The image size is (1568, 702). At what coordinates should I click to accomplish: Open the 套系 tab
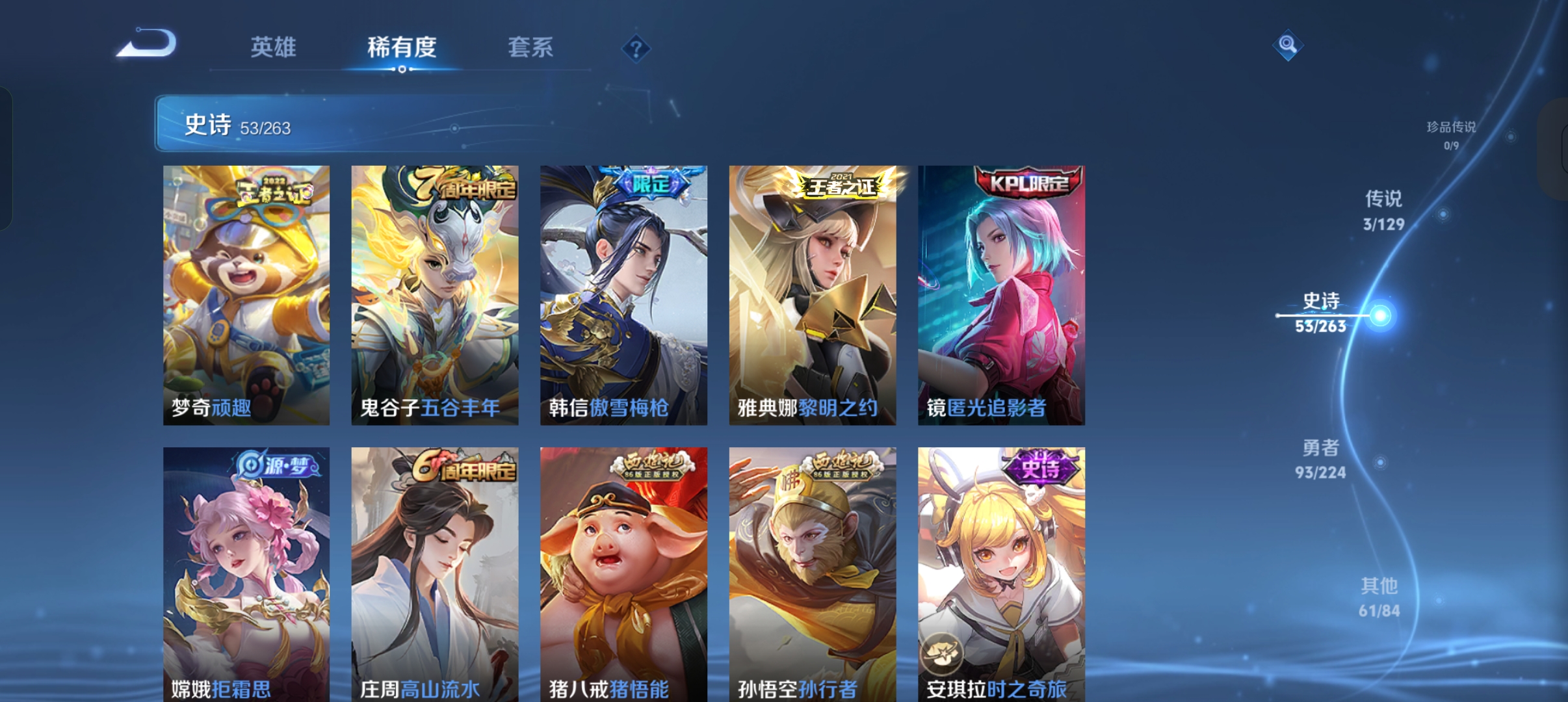tap(530, 47)
